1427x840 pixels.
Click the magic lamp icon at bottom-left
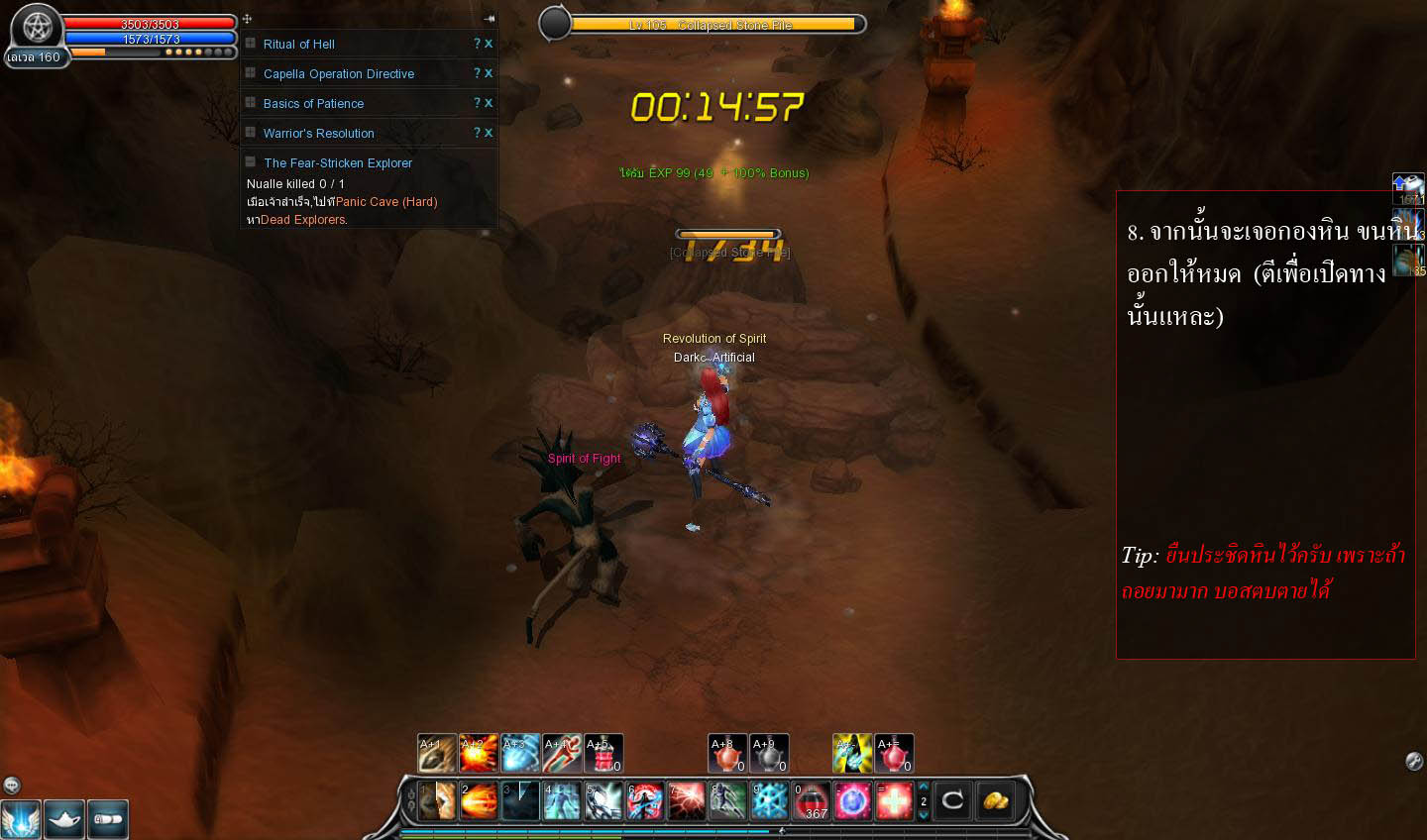pyautogui.click(x=64, y=819)
